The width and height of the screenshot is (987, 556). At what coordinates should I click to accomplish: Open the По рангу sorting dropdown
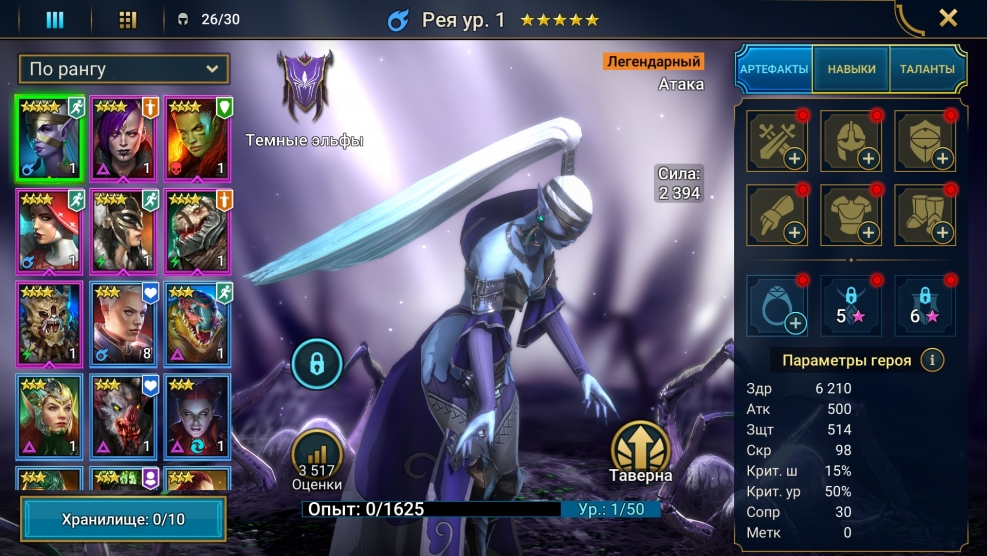pos(124,69)
